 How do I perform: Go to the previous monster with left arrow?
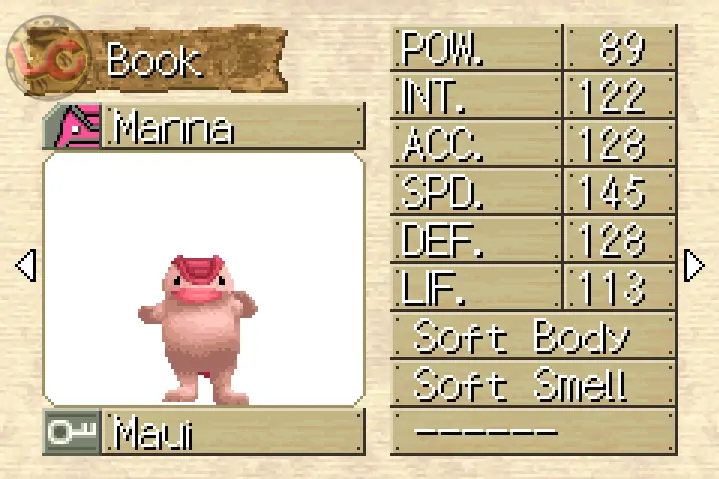point(26,265)
